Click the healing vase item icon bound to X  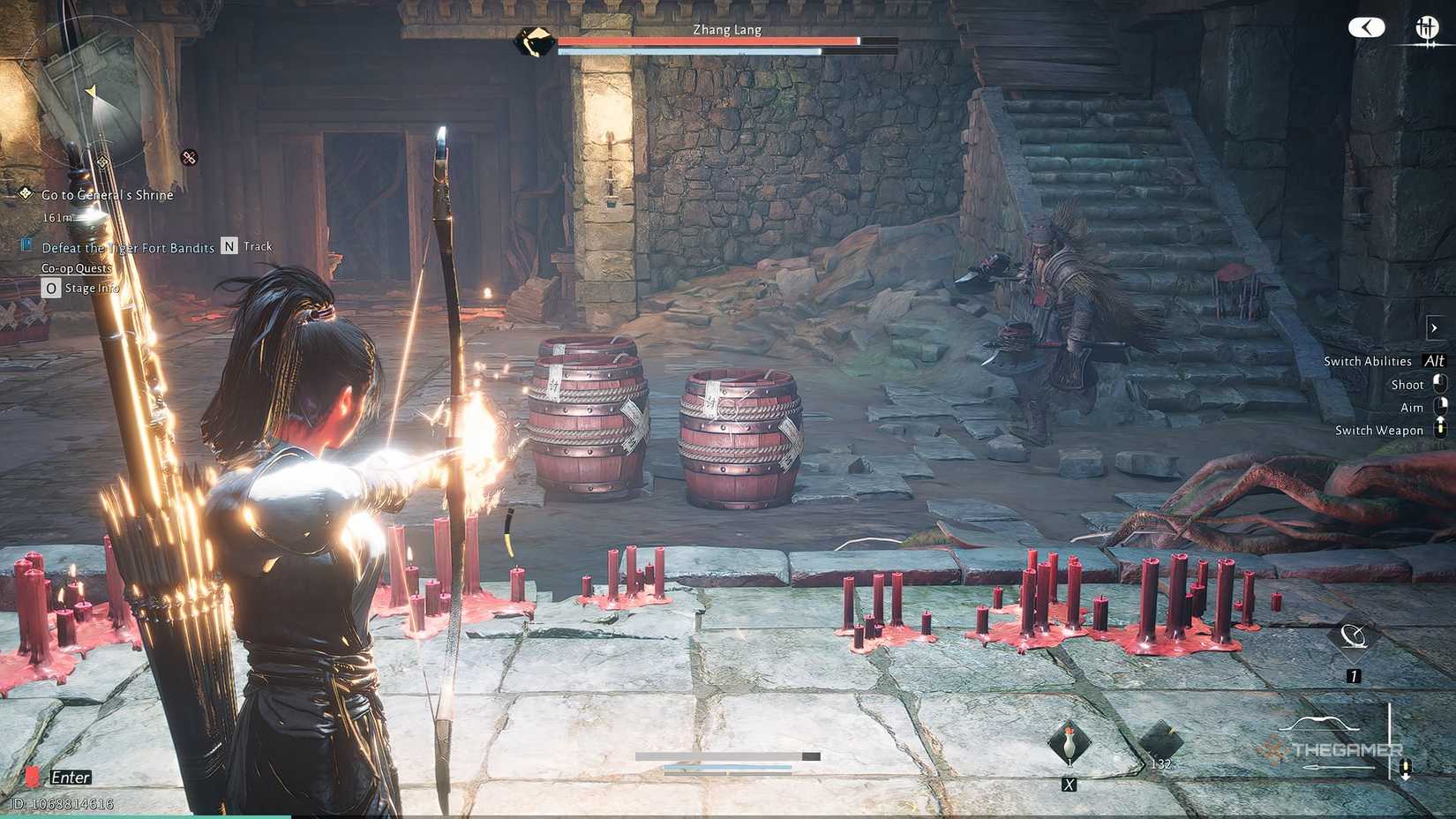(x=1069, y=740)
